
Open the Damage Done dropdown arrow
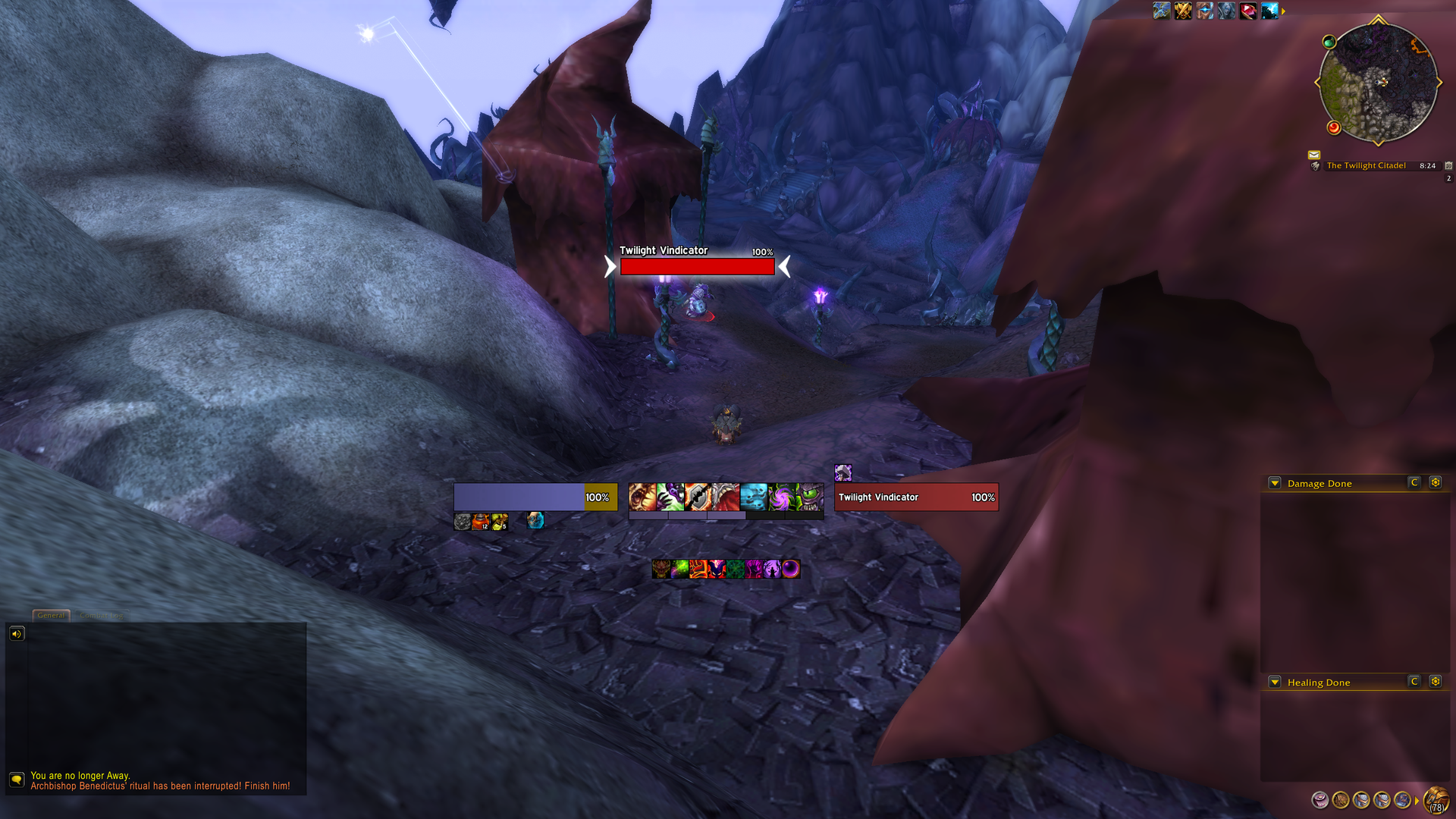coord(1275,483)
